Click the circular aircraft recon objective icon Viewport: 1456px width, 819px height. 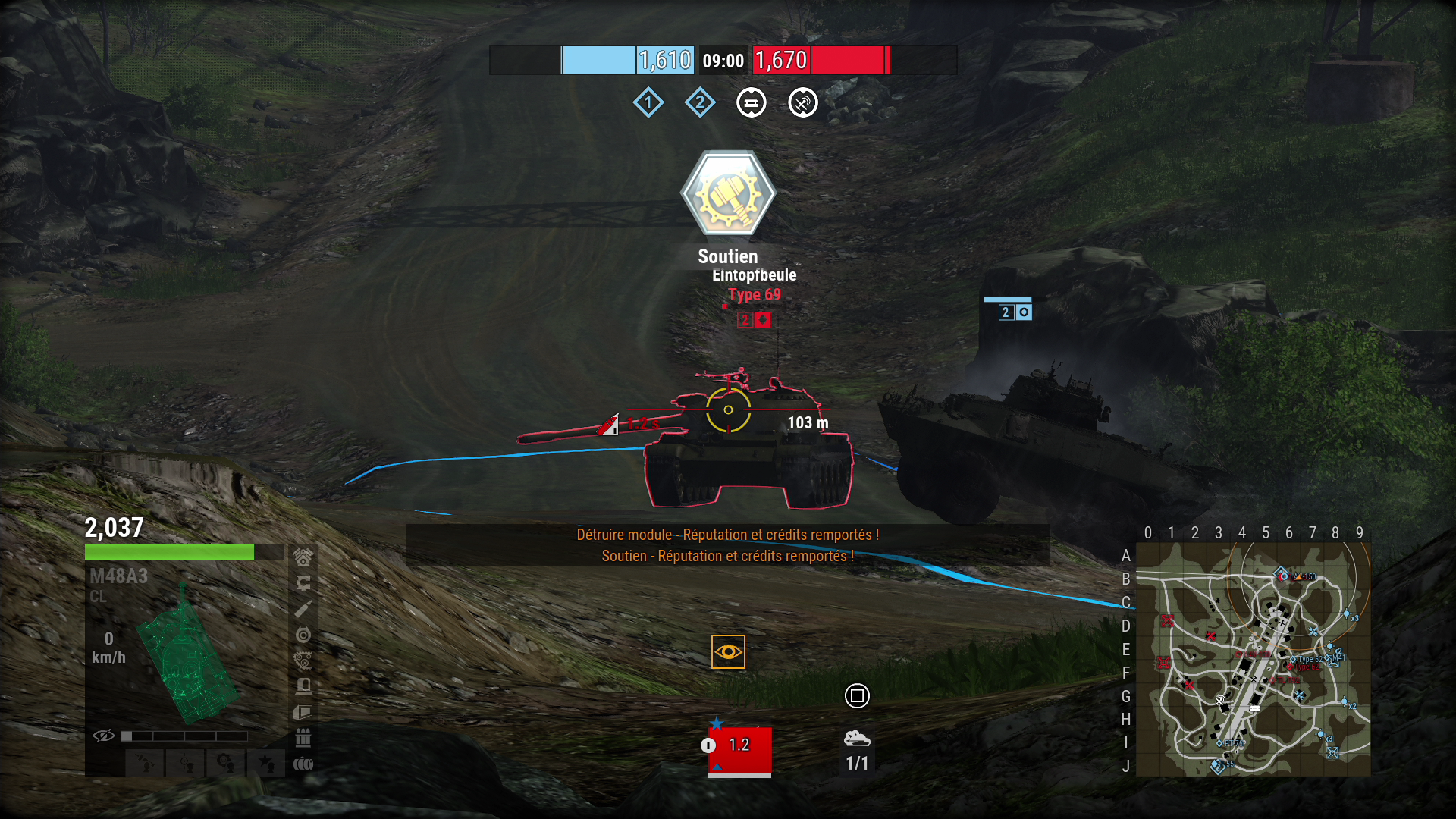803,102
